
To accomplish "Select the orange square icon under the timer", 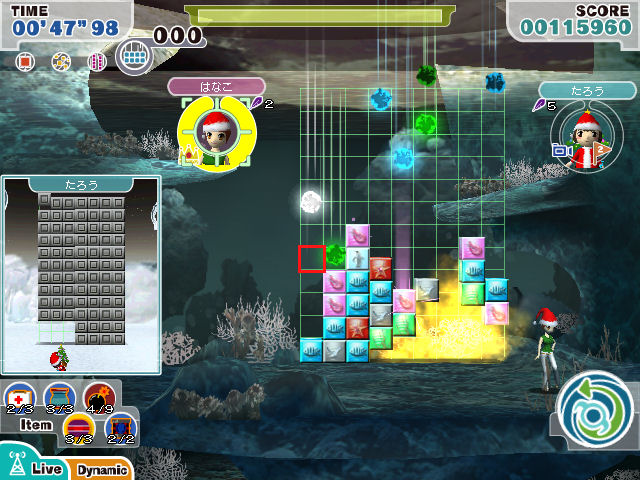I will [26, 62].
